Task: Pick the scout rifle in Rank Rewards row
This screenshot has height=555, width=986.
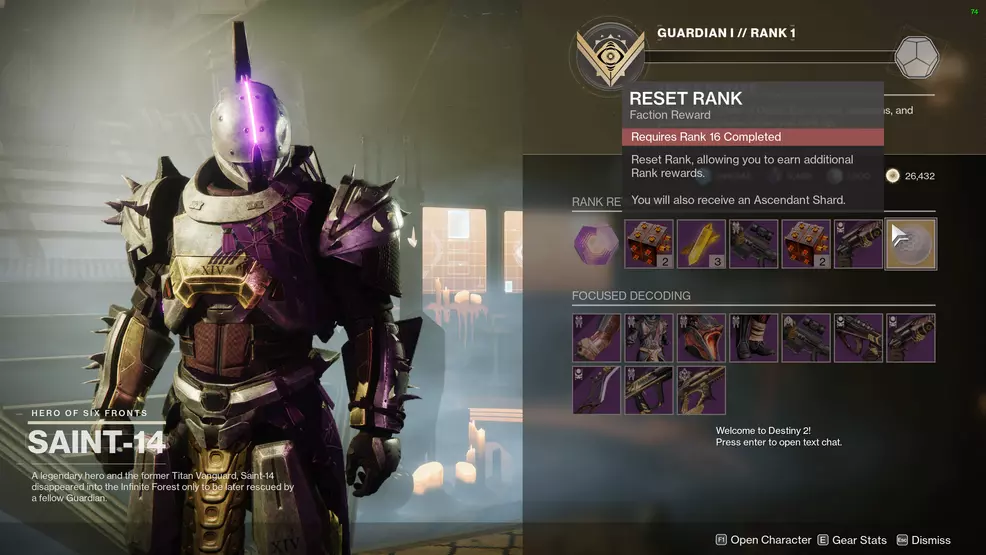Action: pos(753,244)
